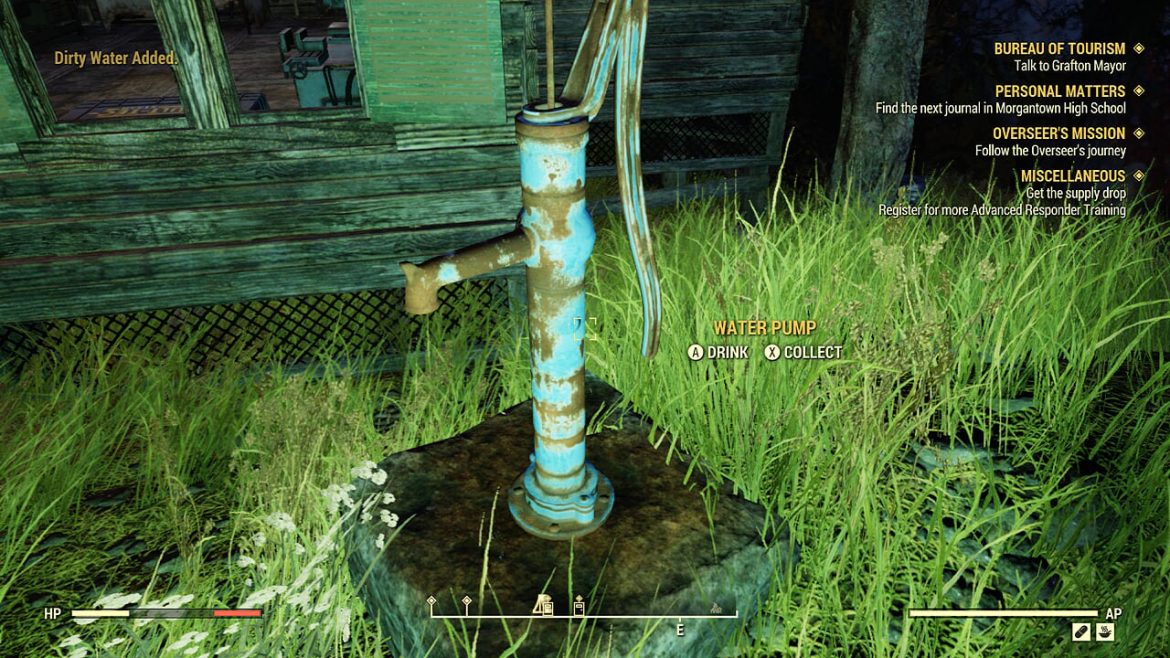Choose the Drink option on the water pump
Viewport: 1170px width, 658px height.
[718, 352]
